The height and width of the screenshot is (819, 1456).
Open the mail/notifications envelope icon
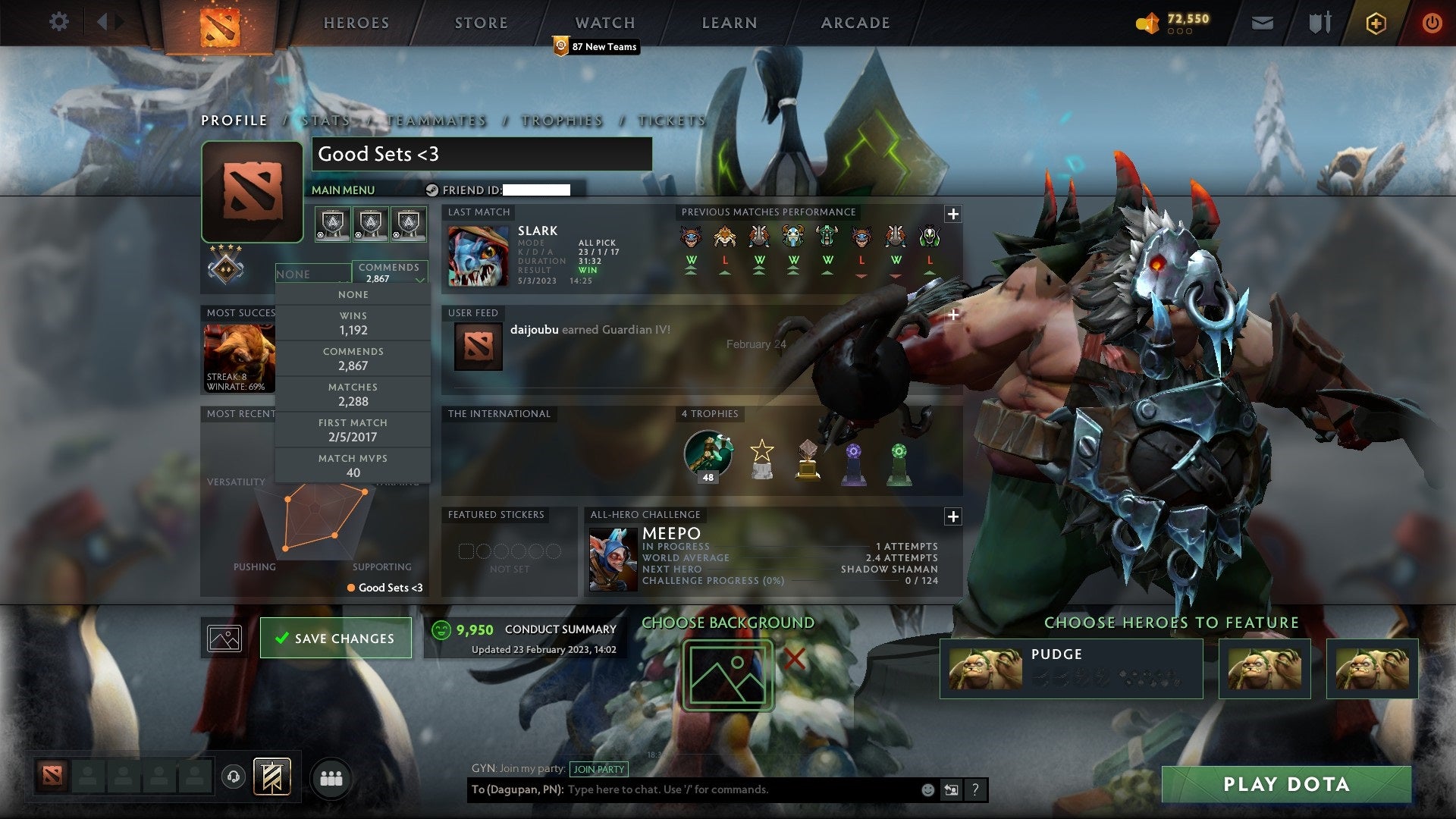pos(1263,23)
